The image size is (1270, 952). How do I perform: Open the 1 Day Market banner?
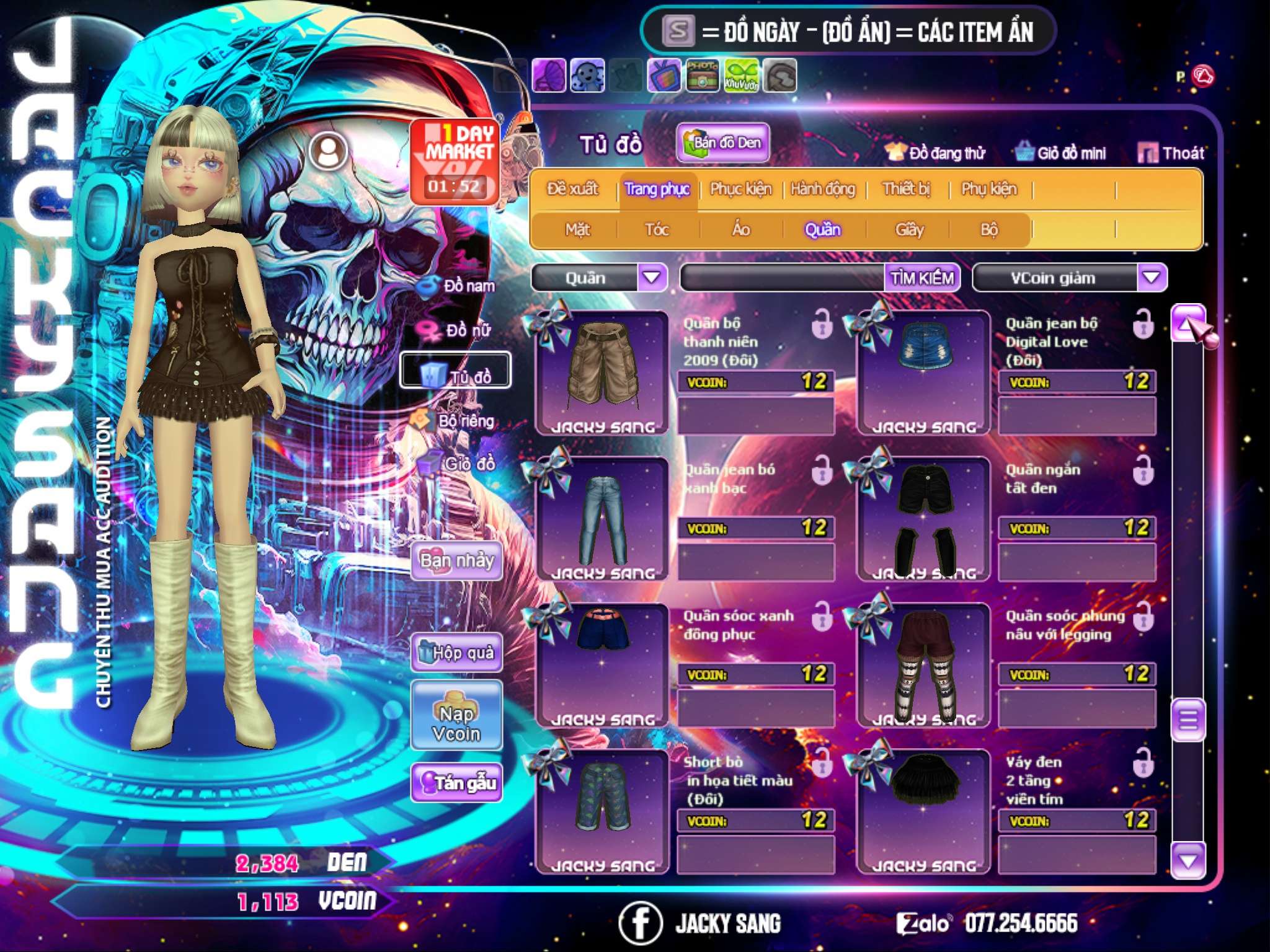pyautogui.click(x=455, y=161)
